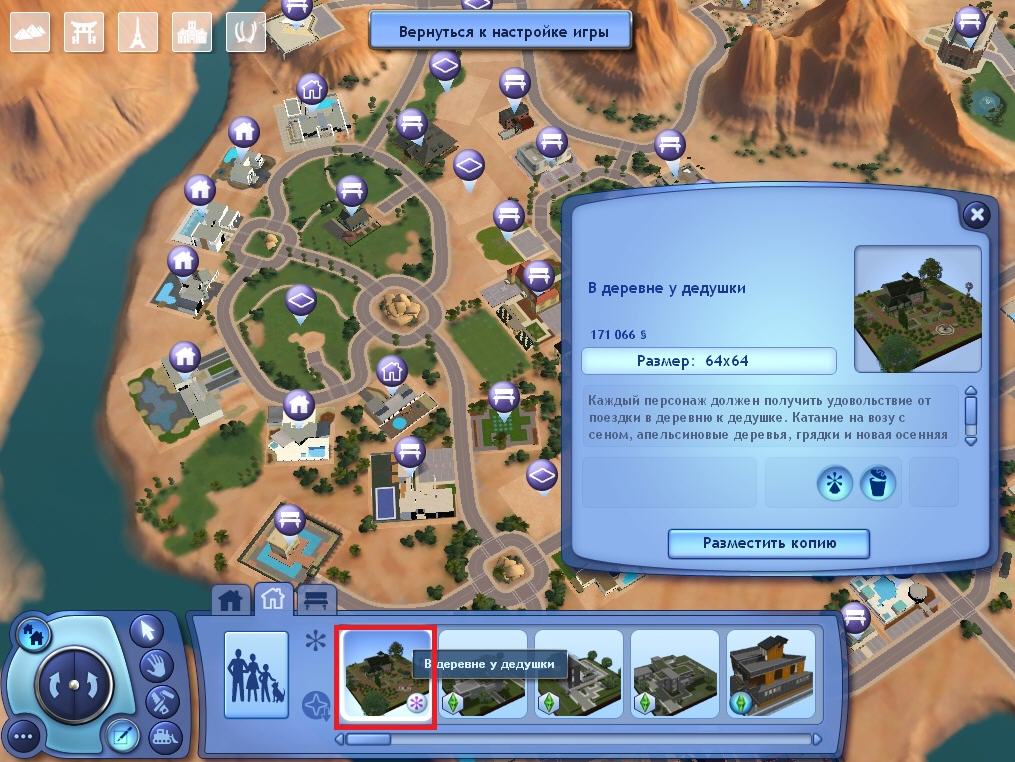Viewport: 1015px width, 762px height.
Task: Choose the arrow cursor tool
Action: pos(147,631)
